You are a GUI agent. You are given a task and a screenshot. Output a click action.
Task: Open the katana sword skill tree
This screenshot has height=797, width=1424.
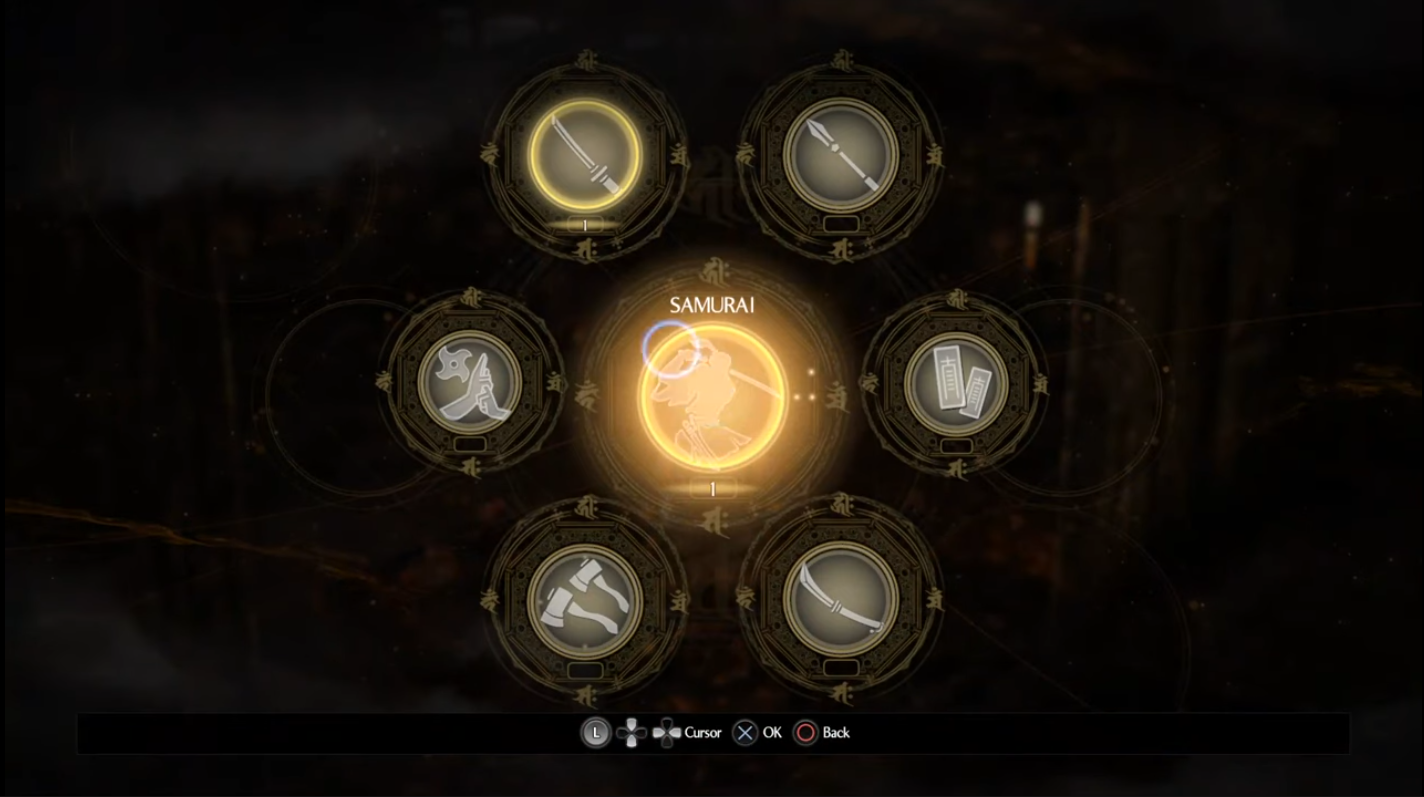[x=585, y=154]
